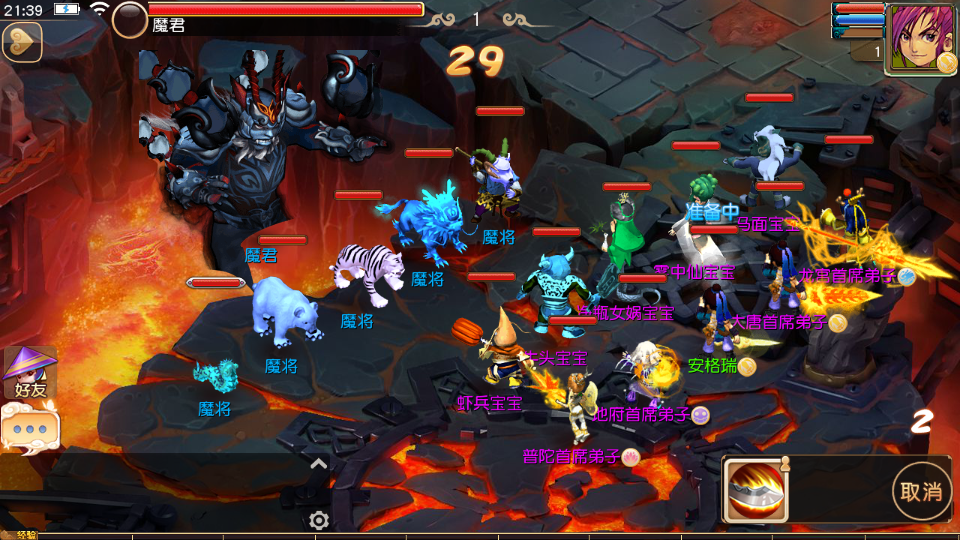Screen dimensions: 960x540
Task: Tap the 取消 cancel button
Action: [x=920, y=491]
